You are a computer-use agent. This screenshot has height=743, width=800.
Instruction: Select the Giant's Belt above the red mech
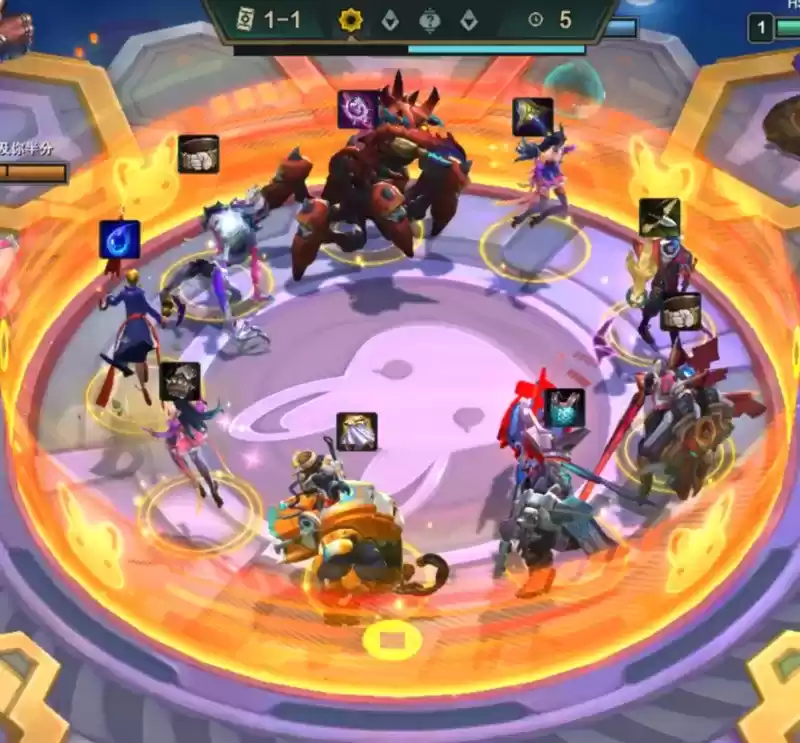tap(680, 311)
